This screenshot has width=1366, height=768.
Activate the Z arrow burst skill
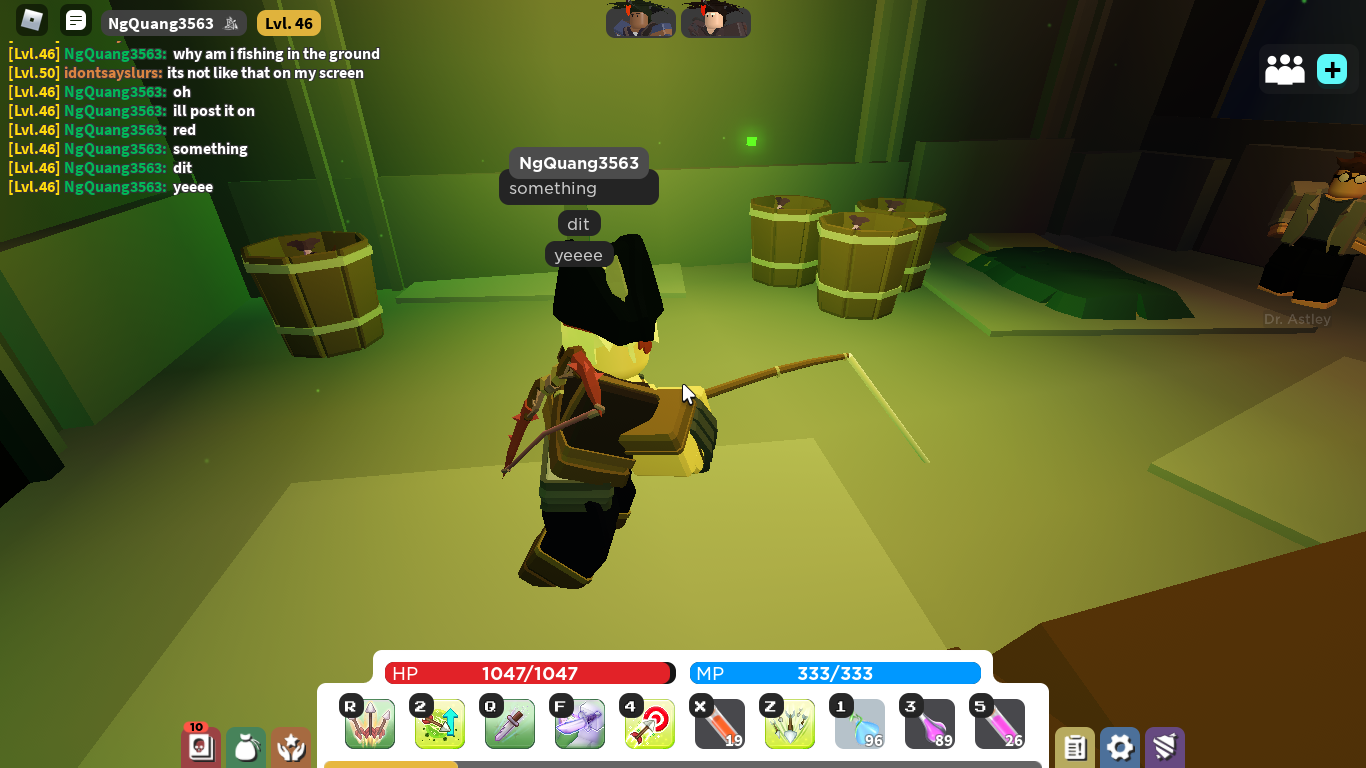coord(789,723)
